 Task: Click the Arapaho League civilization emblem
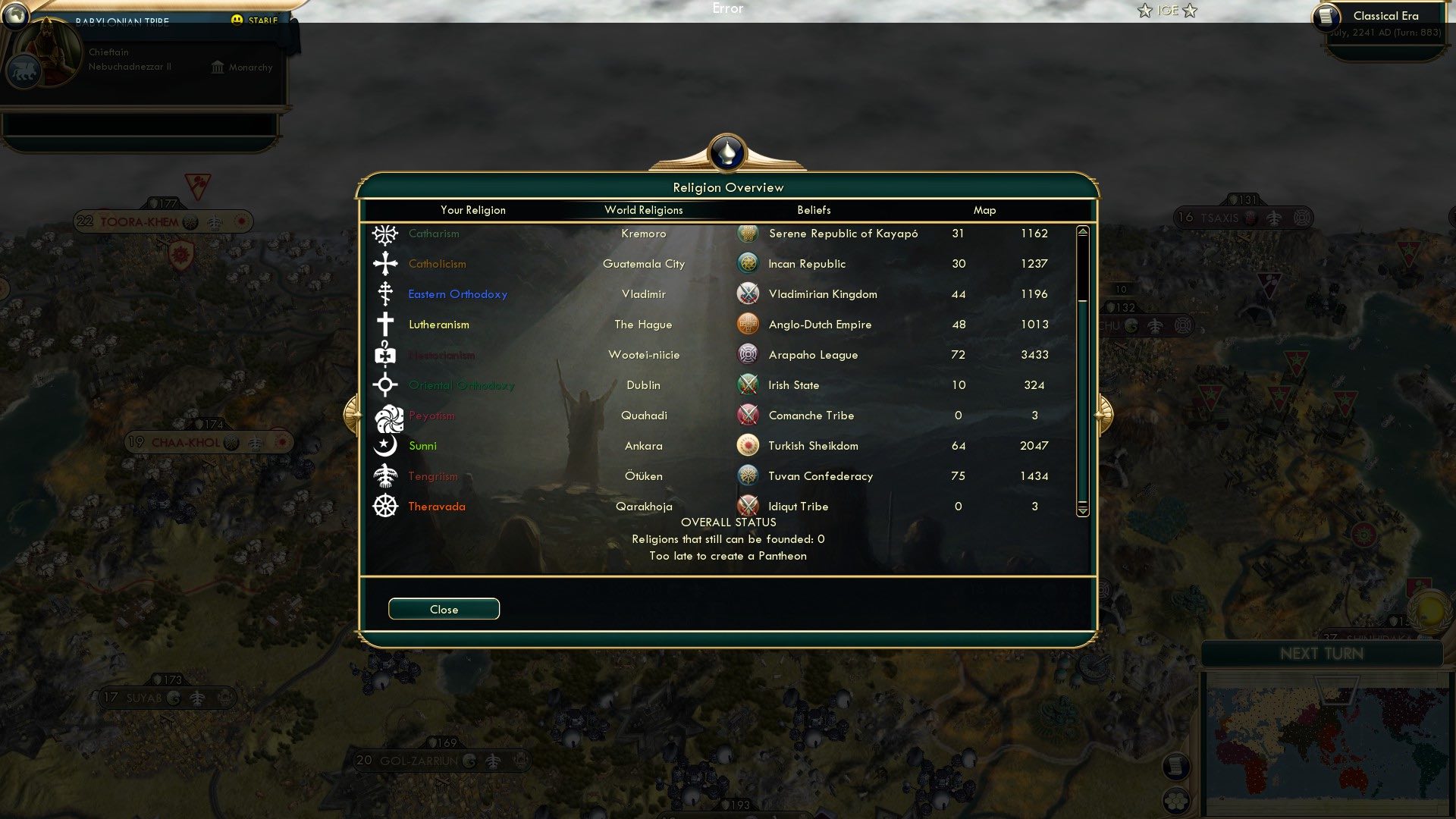[748, 354]
